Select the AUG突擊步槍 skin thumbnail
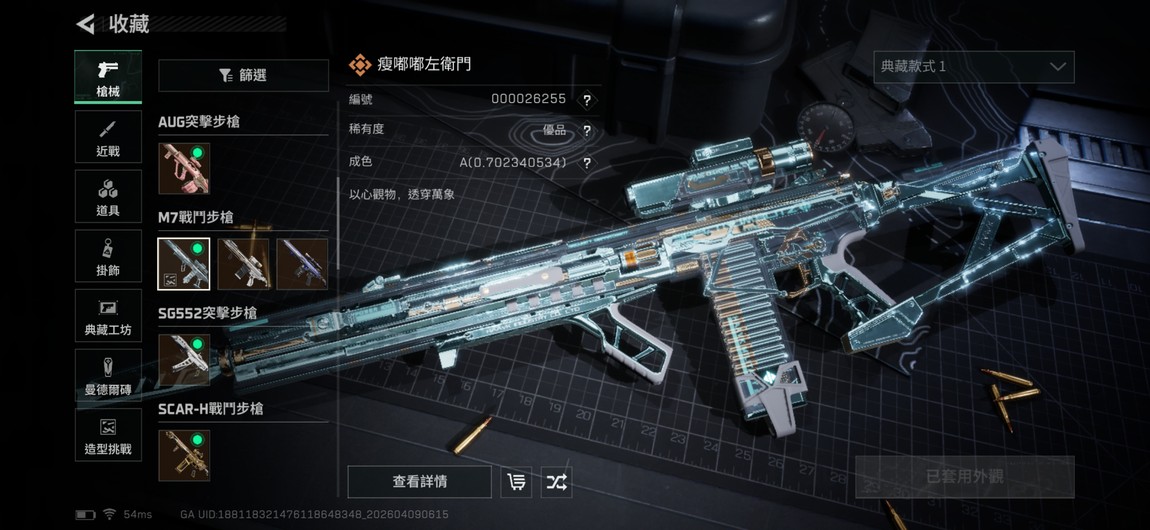This screenshot has height=530, width=1150. pyautogui.click(x=184, y=168)
